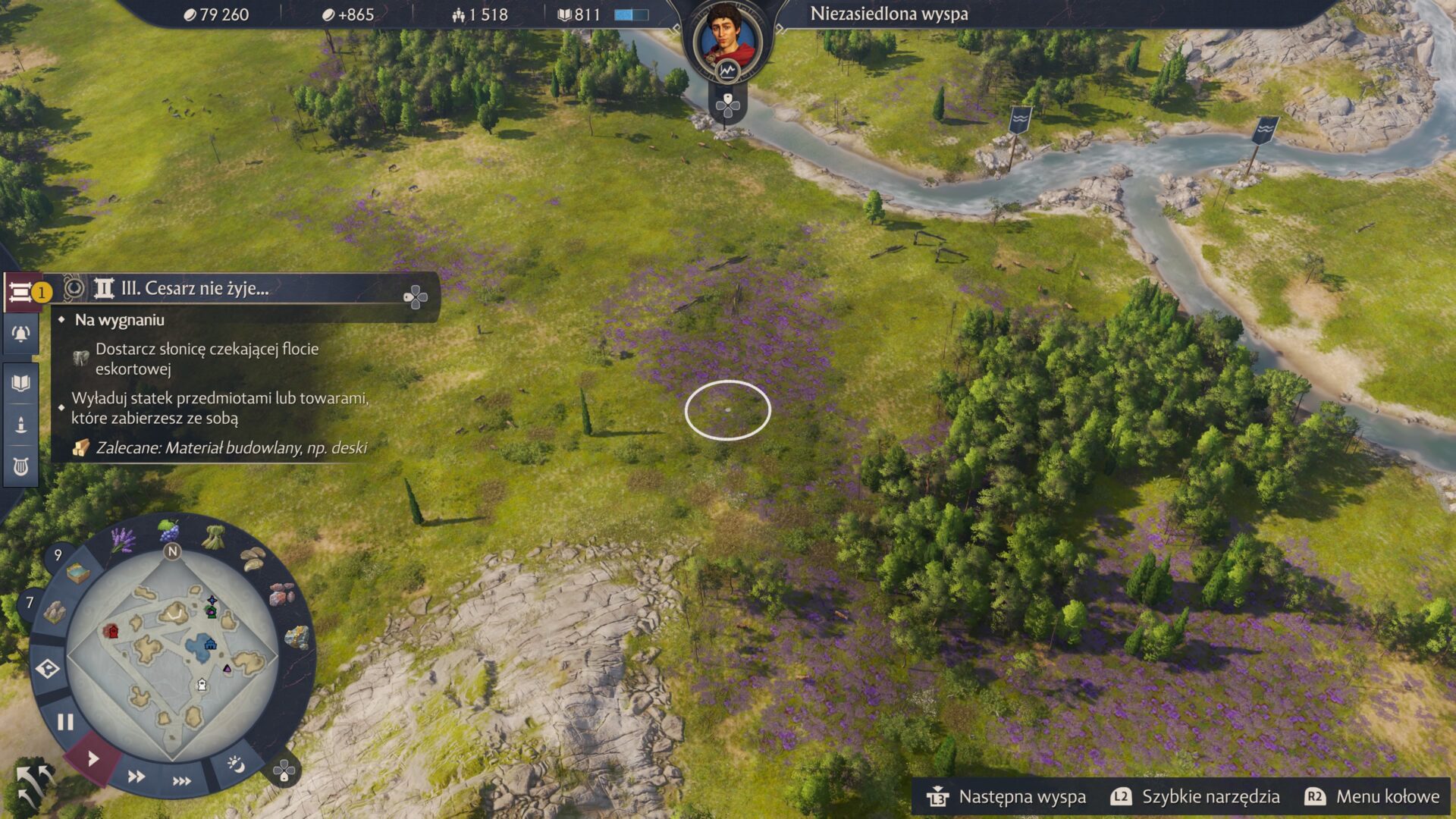Select the grapes fertility icon
Image resolution: width=1456 pixels, height=819 pixels.
168,529
